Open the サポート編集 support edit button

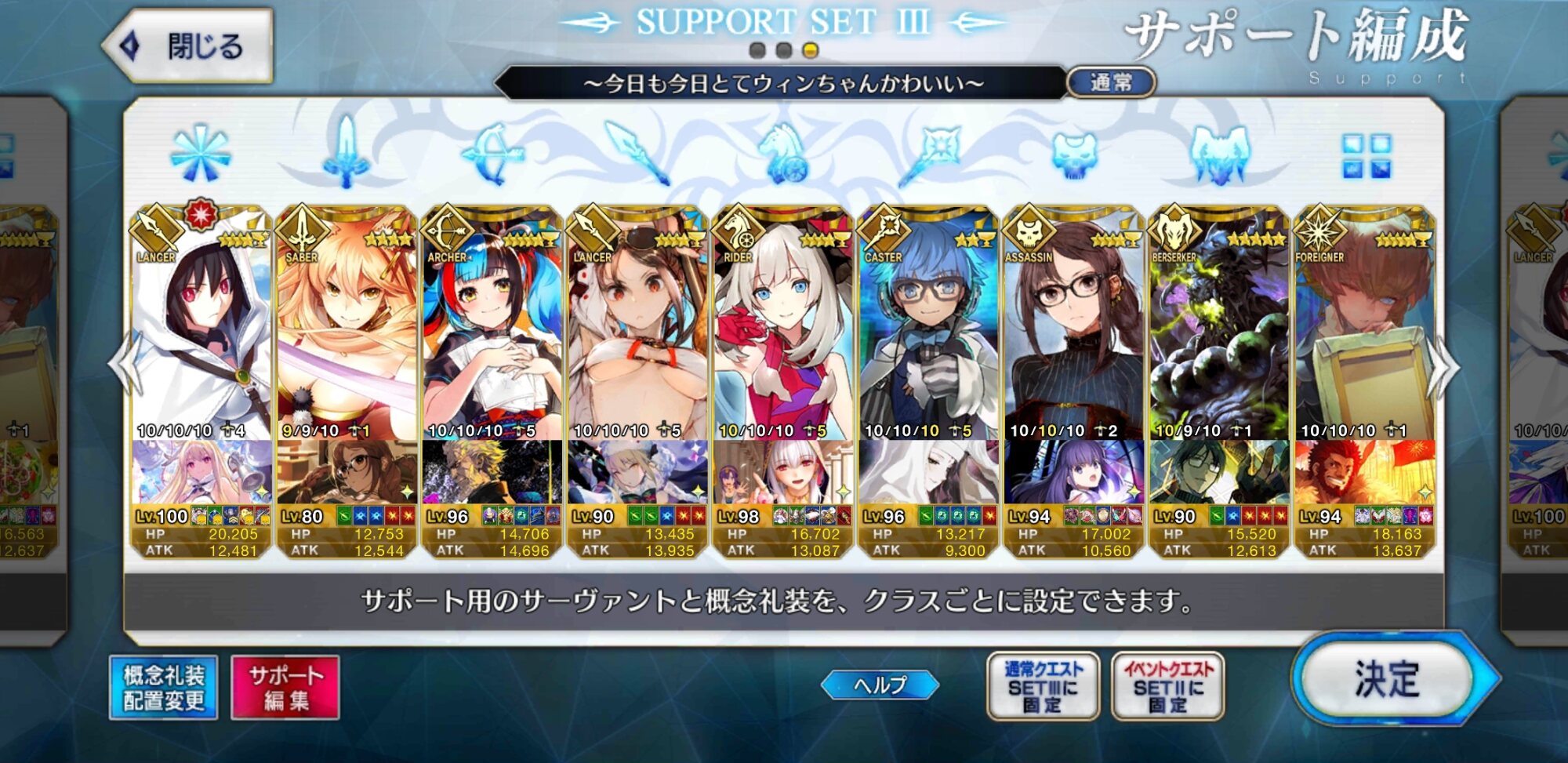[285, 688]
